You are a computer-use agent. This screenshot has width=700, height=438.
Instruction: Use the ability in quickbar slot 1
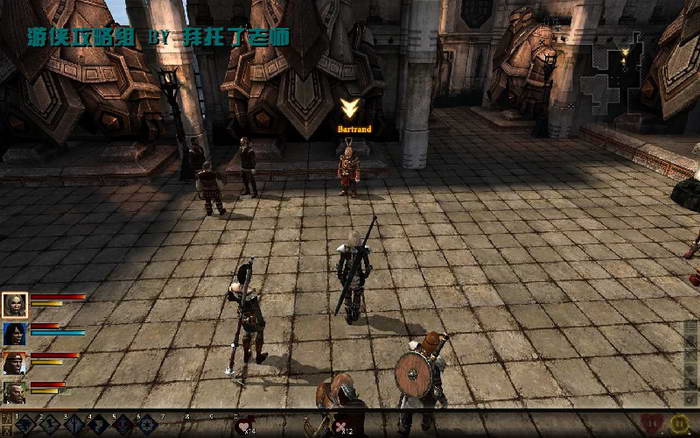tap(24, 424)
